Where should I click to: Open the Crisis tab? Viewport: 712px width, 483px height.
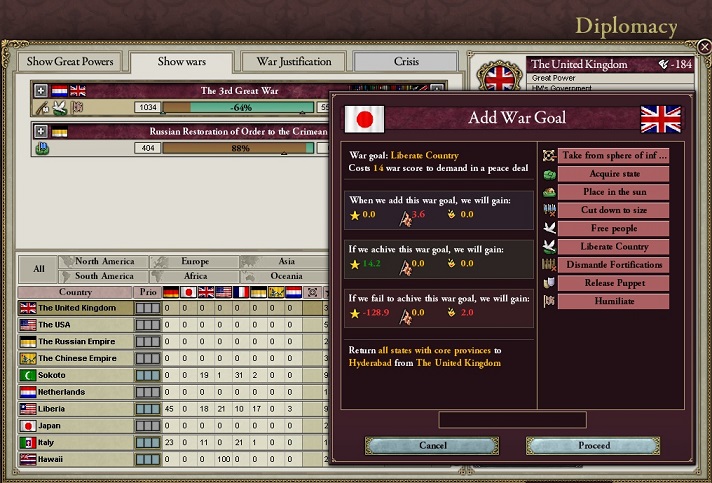pyautogui.click(x=406, y=62)
